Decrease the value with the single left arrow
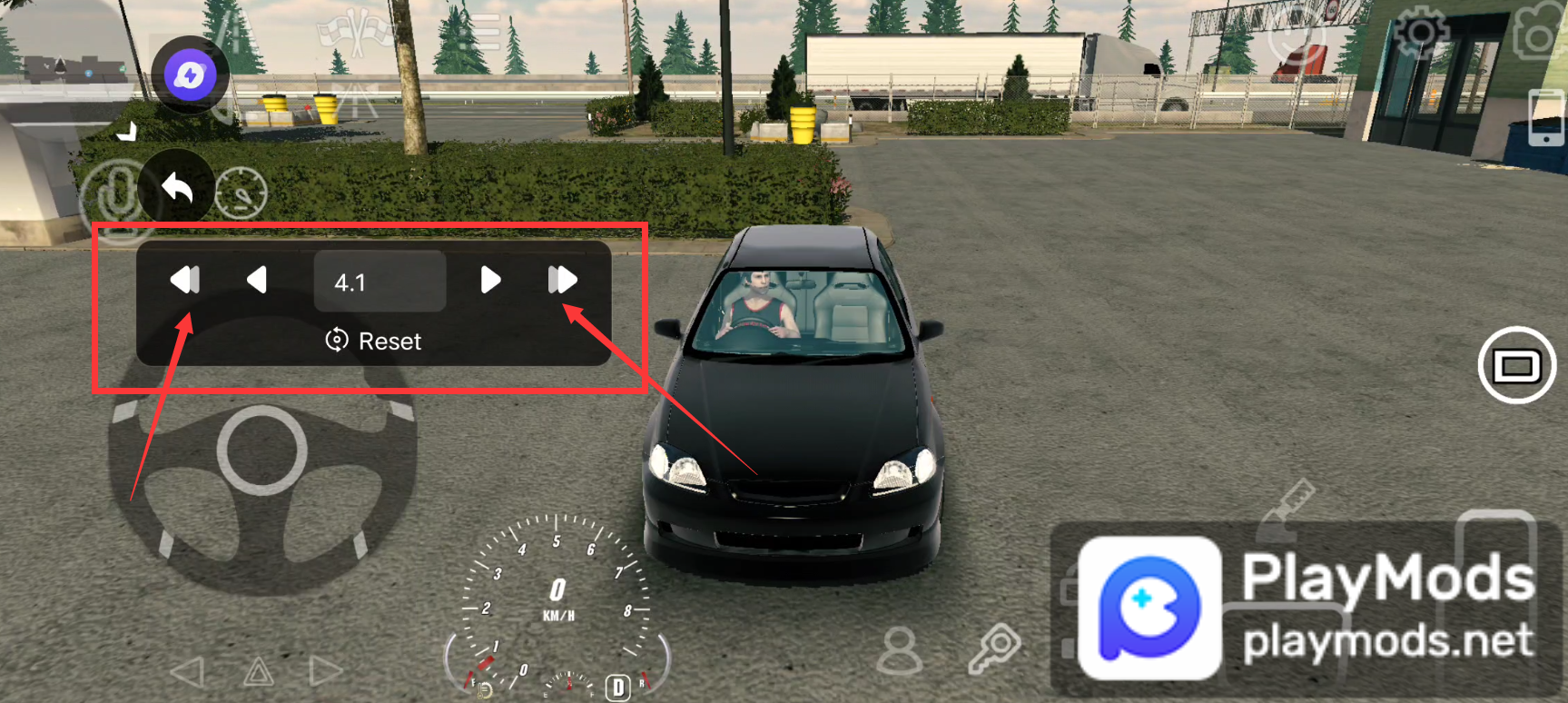The image size is (1568, 703). click(257, 282)
